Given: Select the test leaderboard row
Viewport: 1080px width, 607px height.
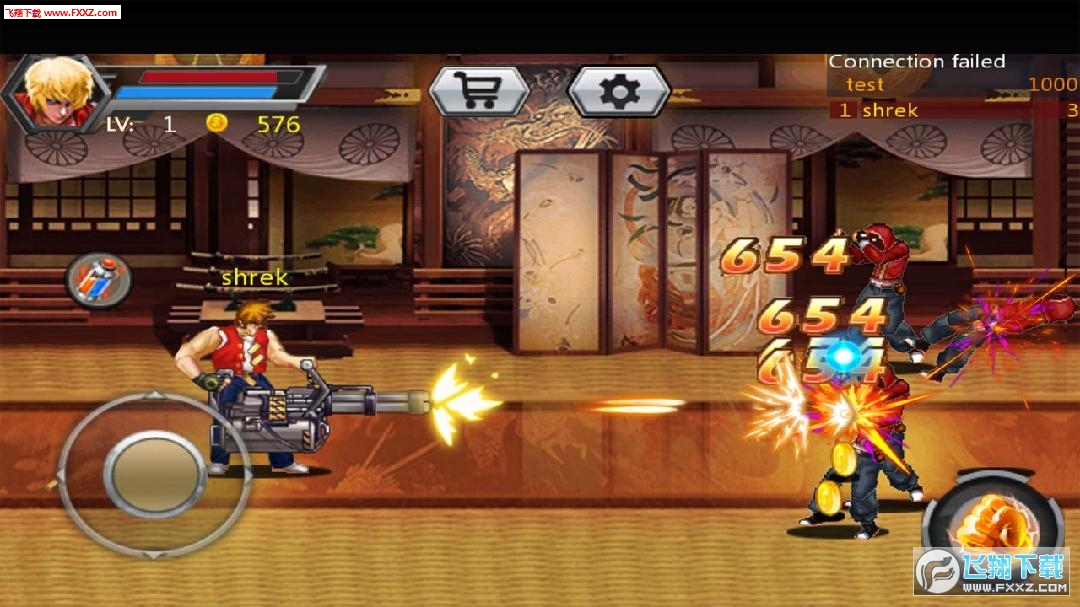Looking at the screenshot, I should point(952,85).
